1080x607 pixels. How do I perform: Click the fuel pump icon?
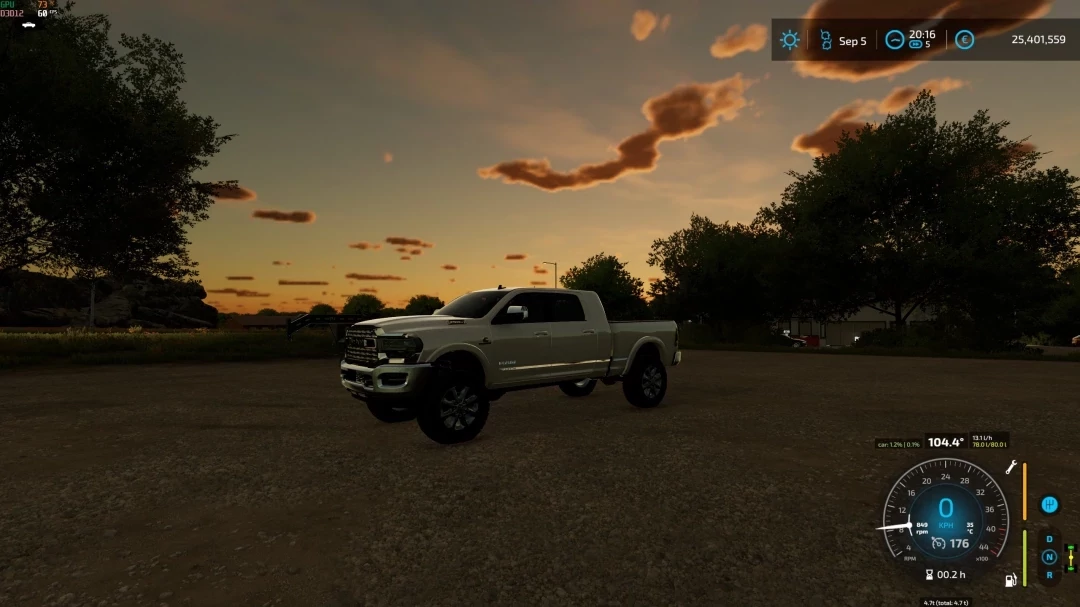1011,579
